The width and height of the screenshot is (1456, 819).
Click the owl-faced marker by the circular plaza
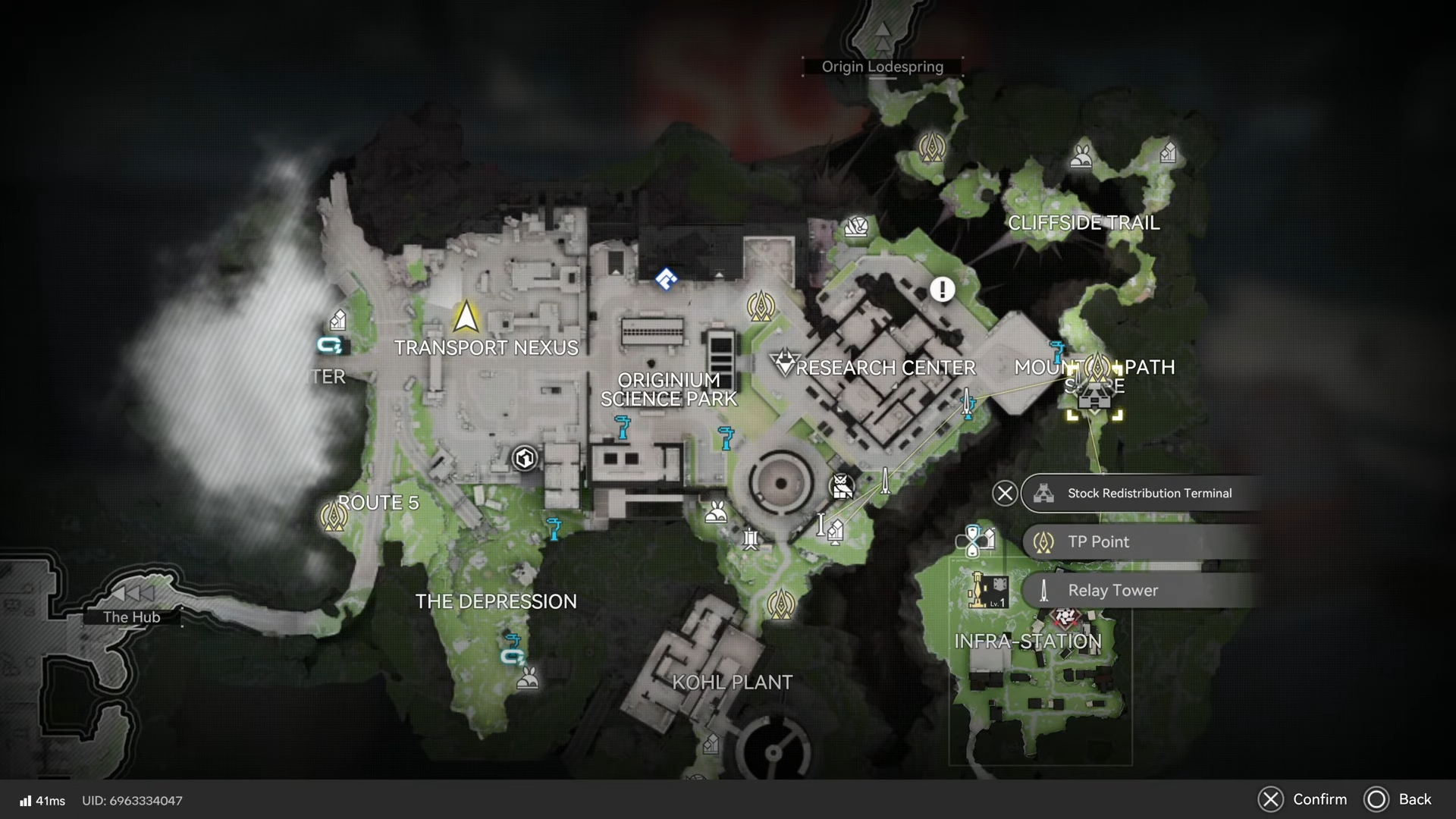(842, 486)
